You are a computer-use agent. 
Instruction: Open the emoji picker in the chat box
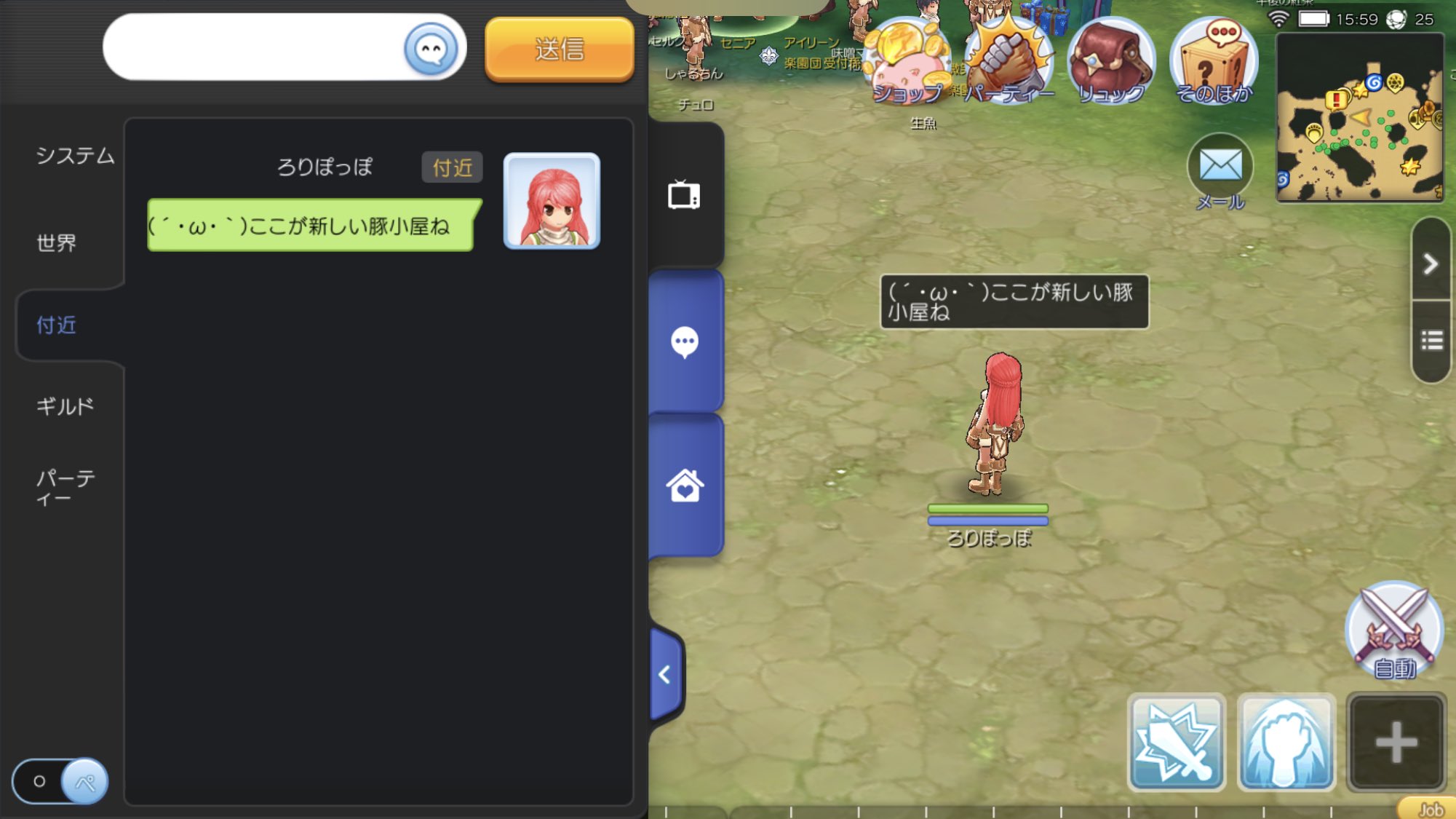(432, 47)
